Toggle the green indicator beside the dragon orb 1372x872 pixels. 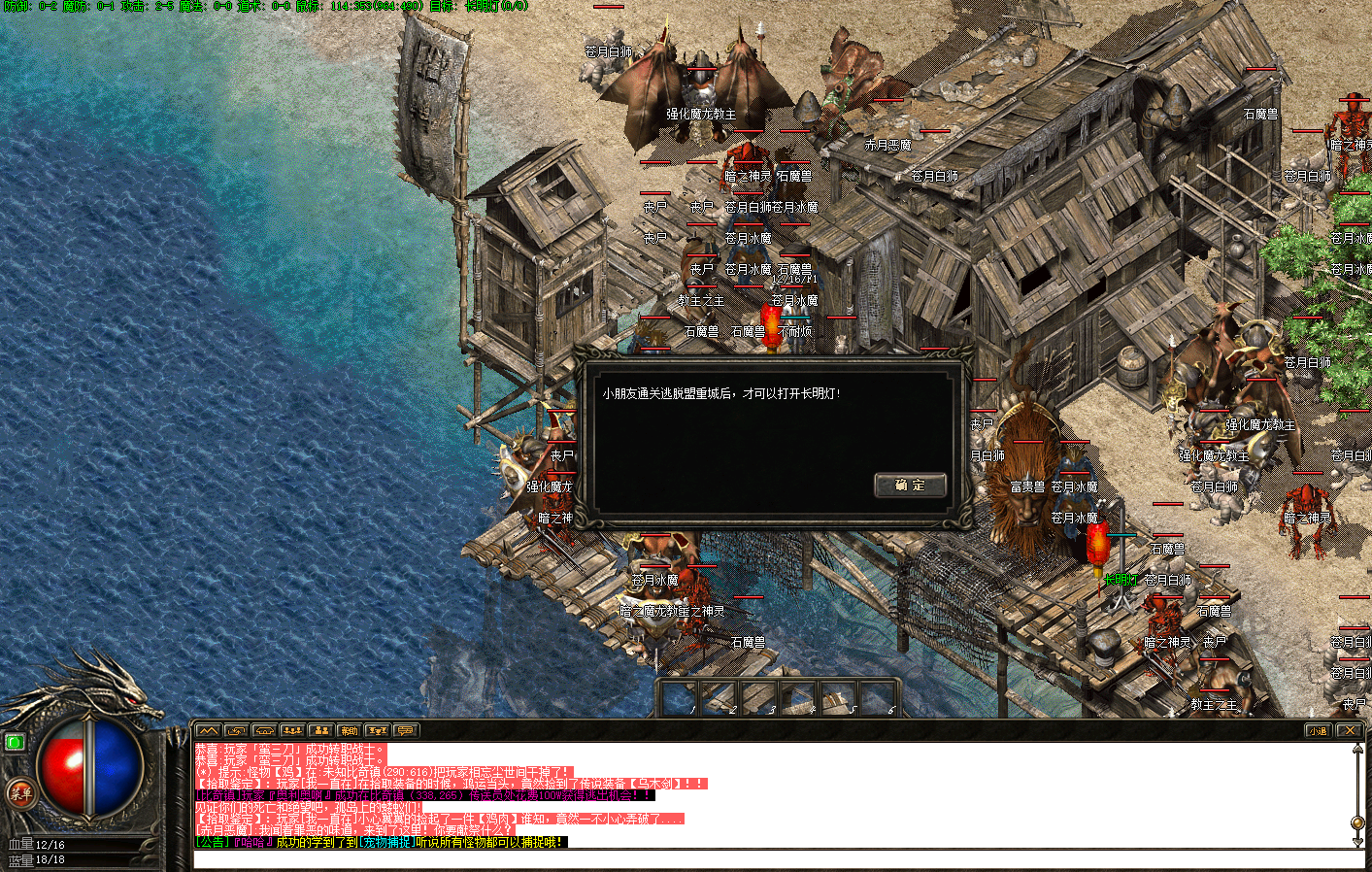tap(15, 743)
